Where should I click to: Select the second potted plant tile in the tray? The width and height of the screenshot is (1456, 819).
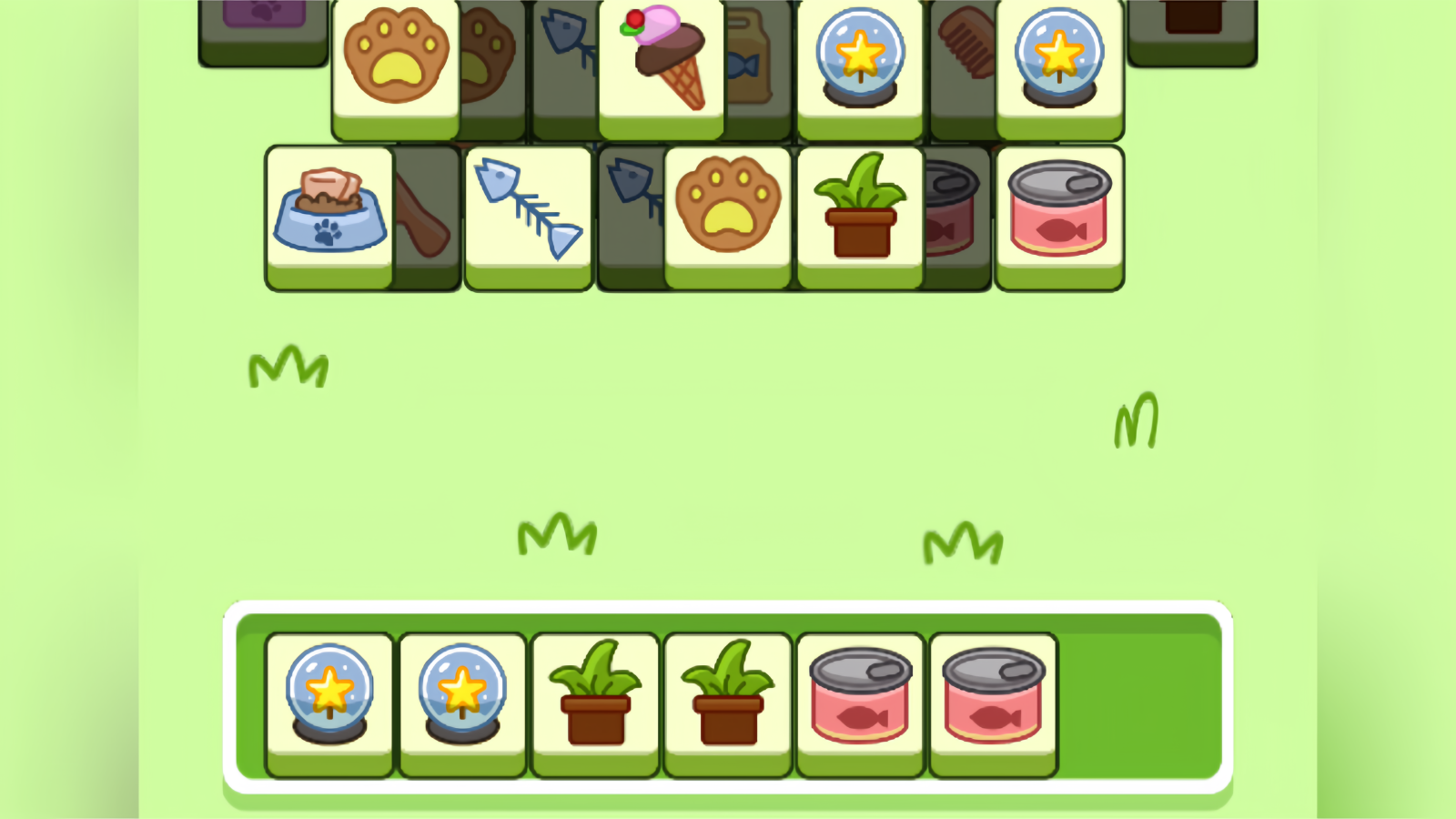tap(727, 701)
